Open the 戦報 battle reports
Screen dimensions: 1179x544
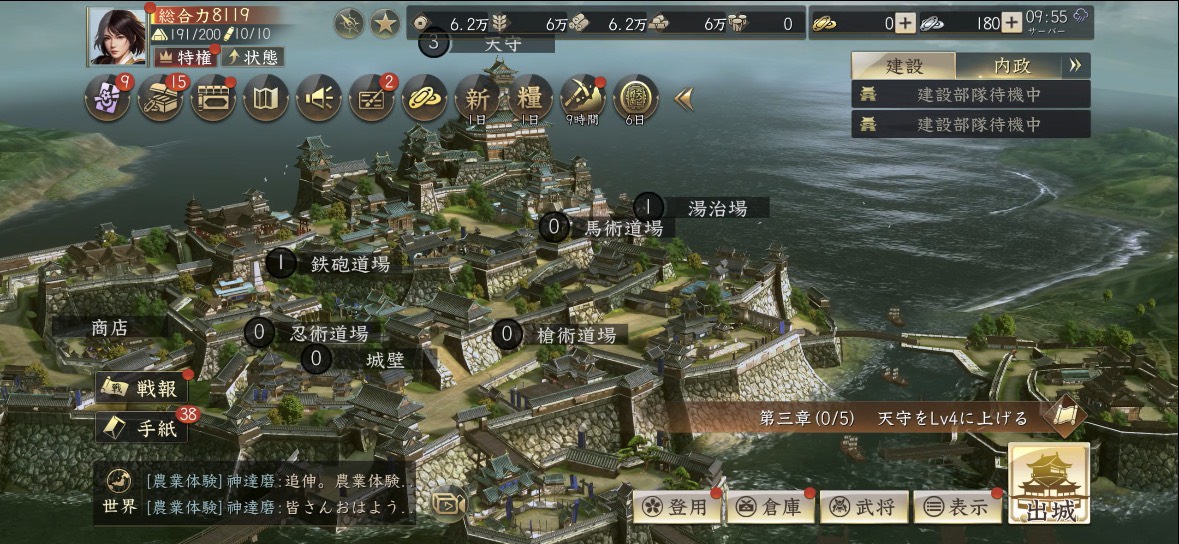pos(143,388)
